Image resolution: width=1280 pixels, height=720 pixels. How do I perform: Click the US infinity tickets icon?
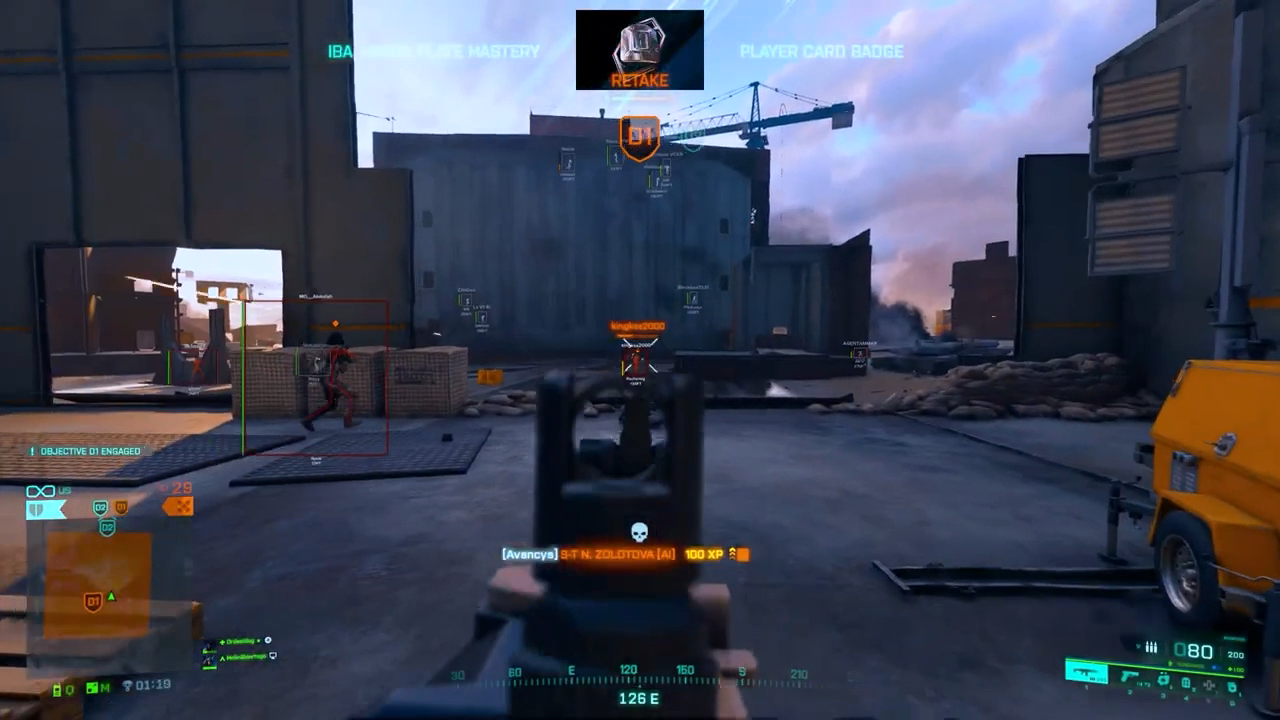[x=40, y=490]
